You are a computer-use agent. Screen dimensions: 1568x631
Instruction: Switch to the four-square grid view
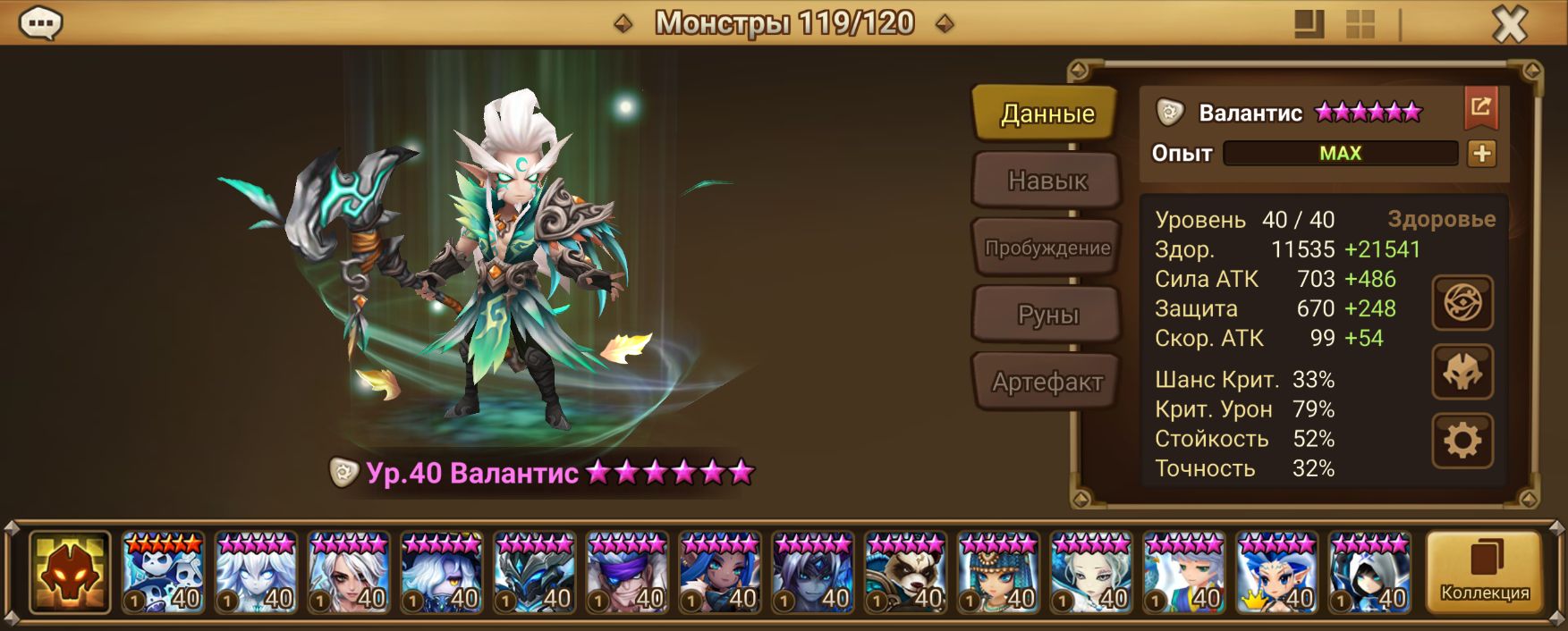(x=1360, y=24)
